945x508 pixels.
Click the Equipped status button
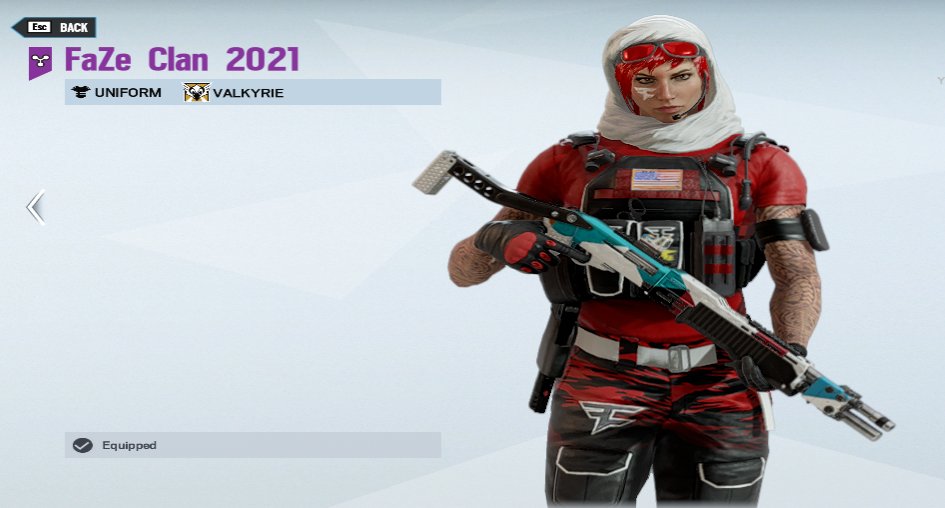tap(252, 445)
